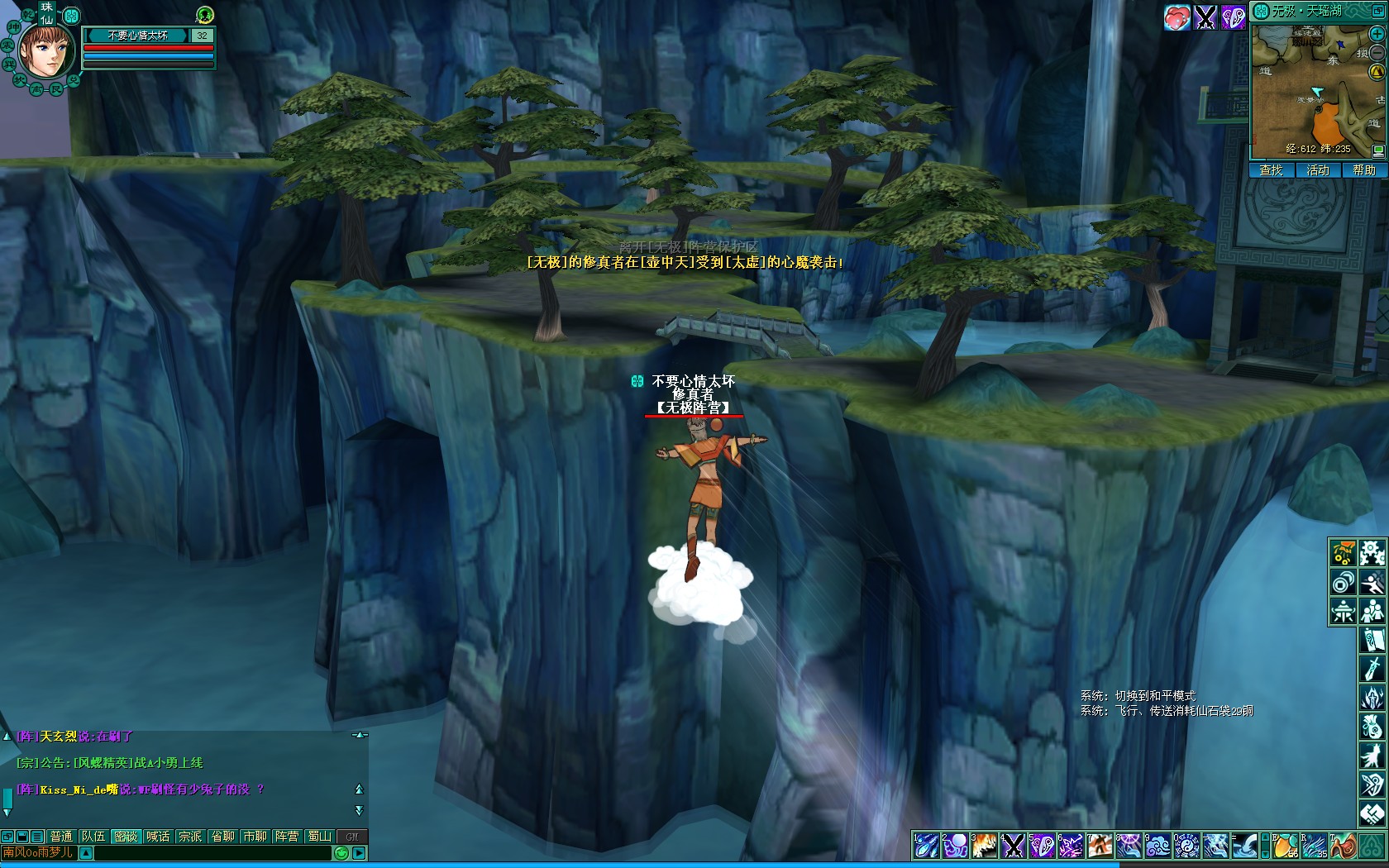
Task: Choose the 宗派 sect chat tab
Action: click(x=190, y=837)
